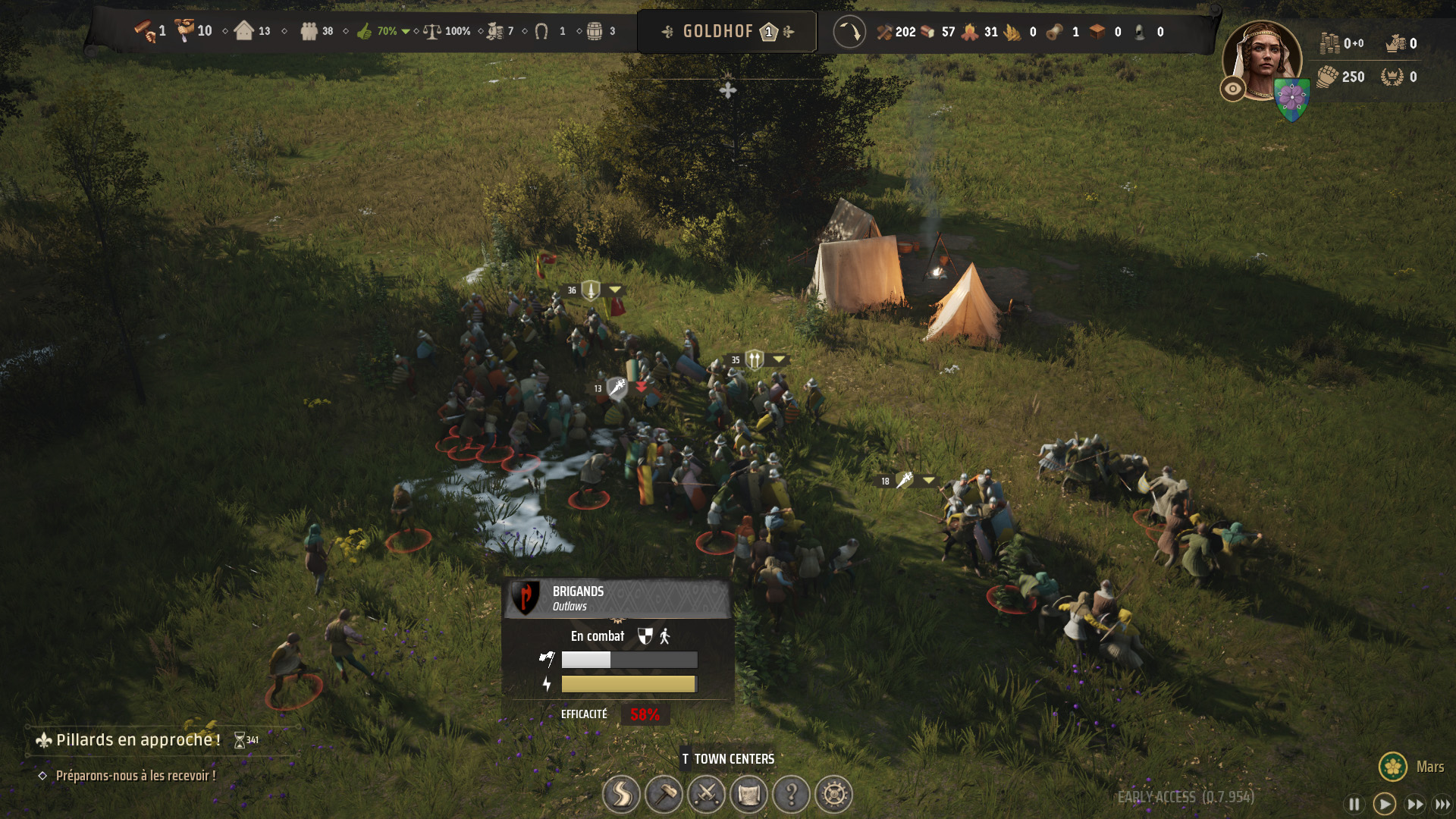
Task: Open the army crossed-swords menu
Action: coord(706,795)
